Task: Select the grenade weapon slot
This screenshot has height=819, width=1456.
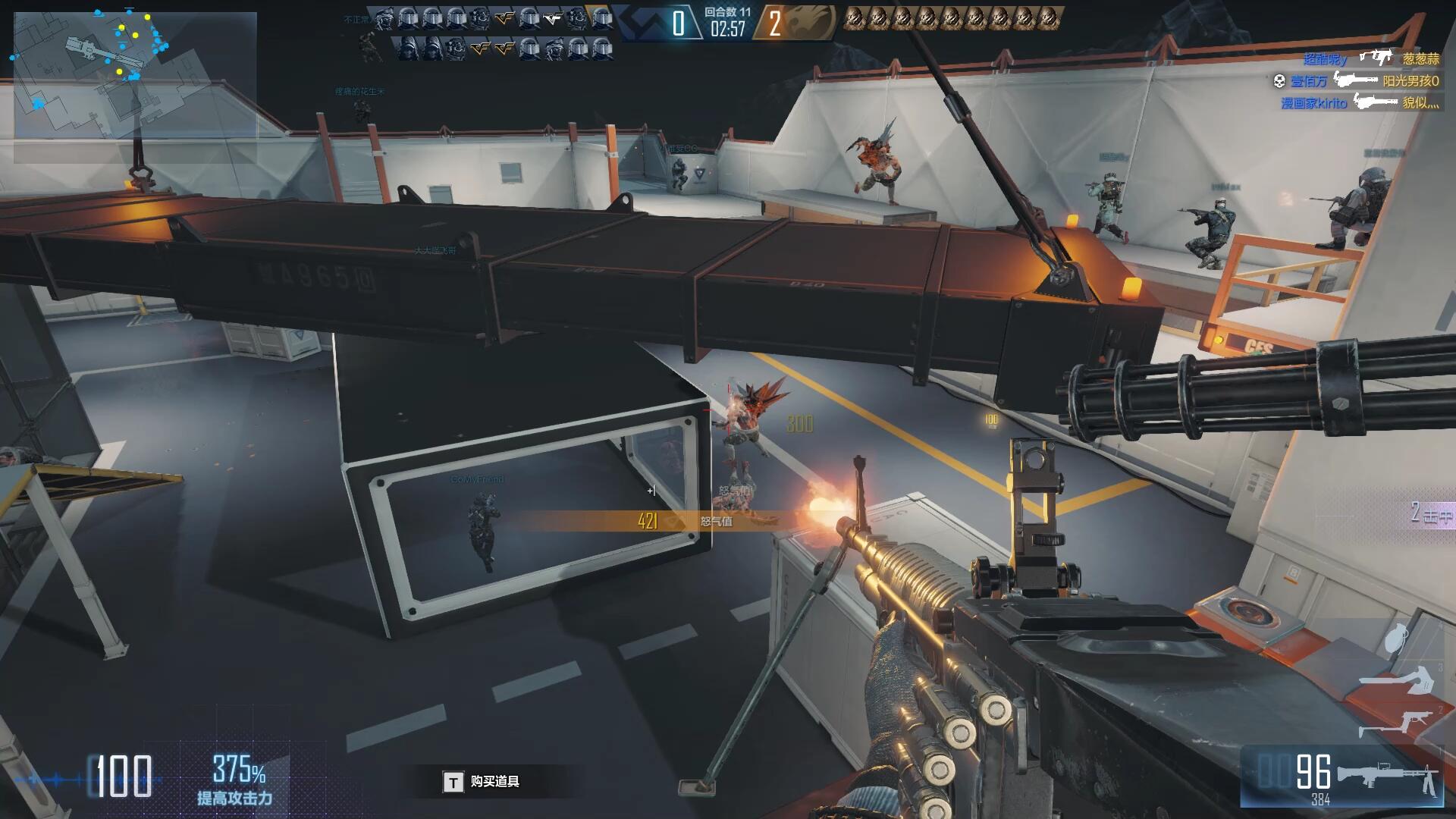Action: [x=1398, y=639]
